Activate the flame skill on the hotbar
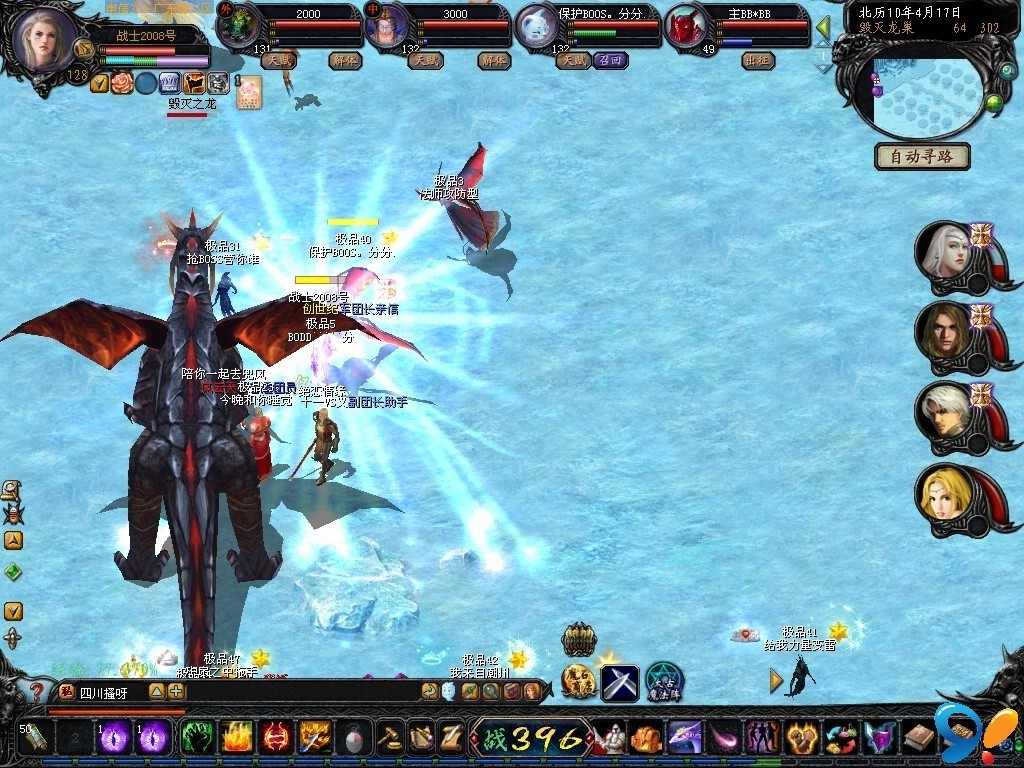The height and width of the screenshot is (768, 1024). pos(236,738)
